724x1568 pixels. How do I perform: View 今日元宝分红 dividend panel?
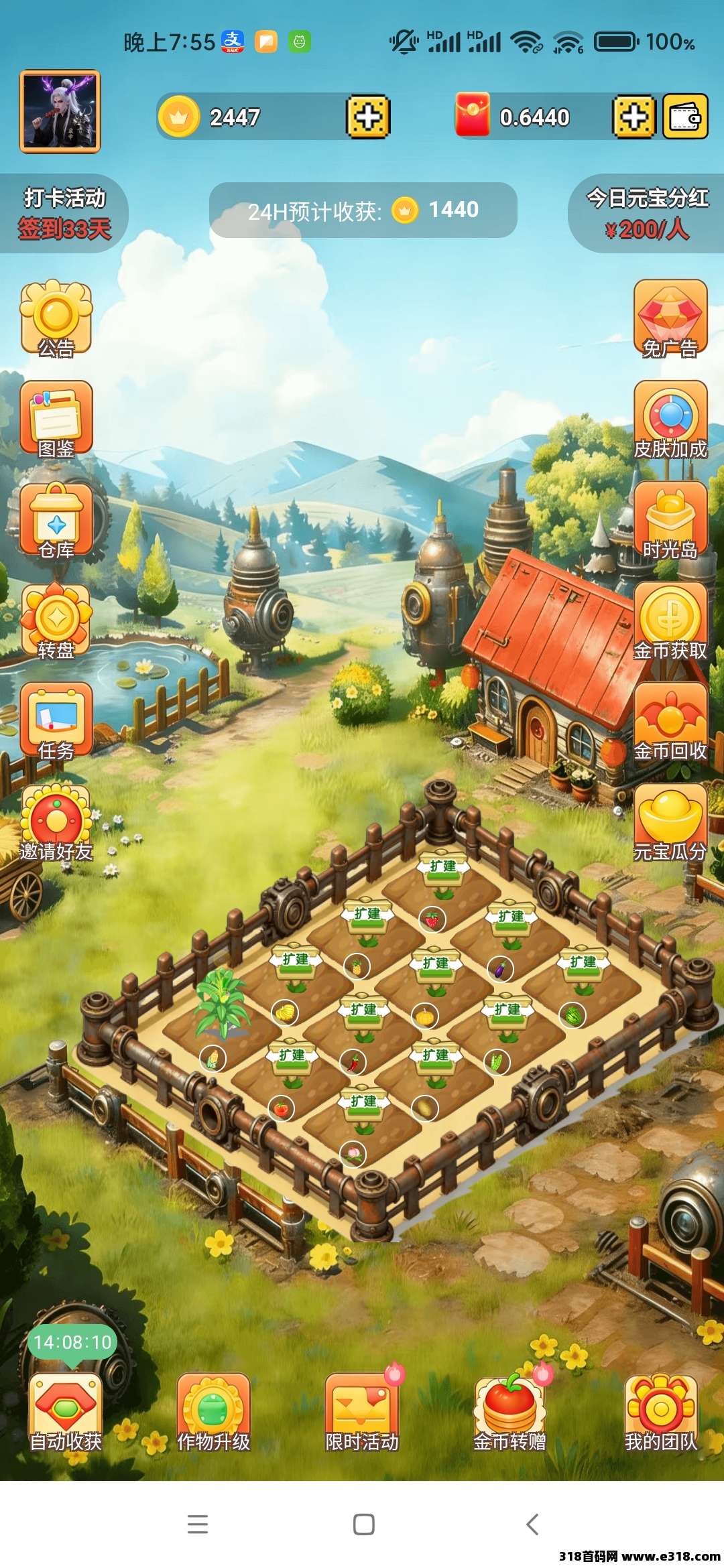click(x=646, y=213)
